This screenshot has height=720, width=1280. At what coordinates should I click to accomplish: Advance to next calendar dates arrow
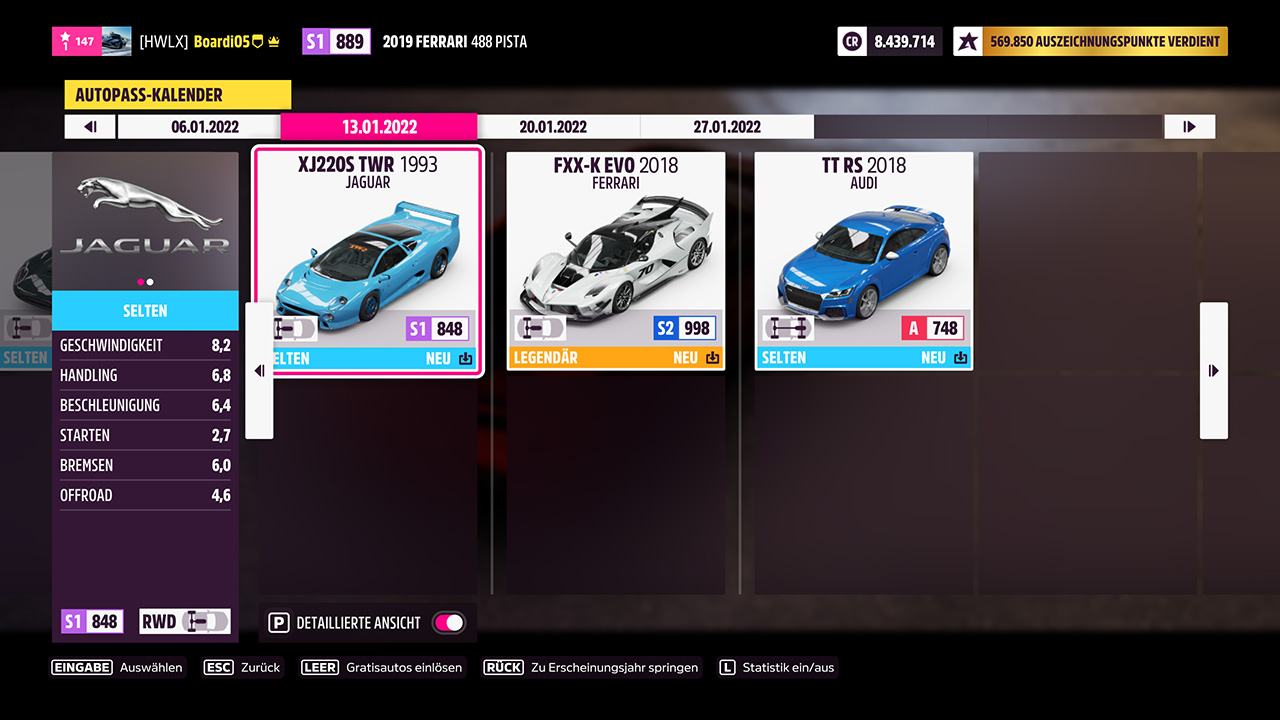[1189, 127]
